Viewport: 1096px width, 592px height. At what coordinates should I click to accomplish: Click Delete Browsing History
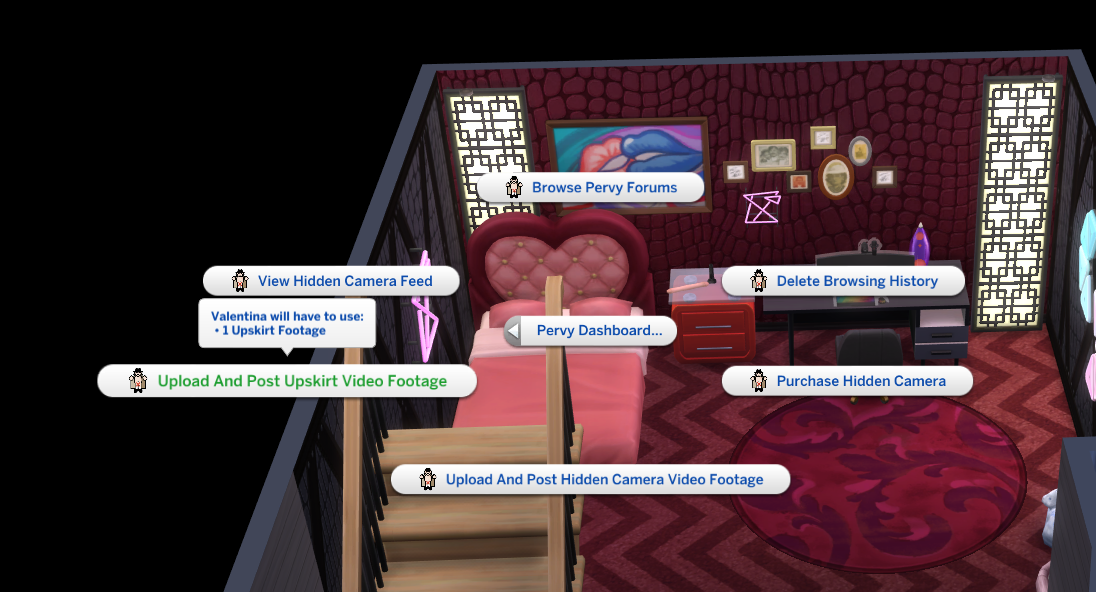click(x=843, y=282)
